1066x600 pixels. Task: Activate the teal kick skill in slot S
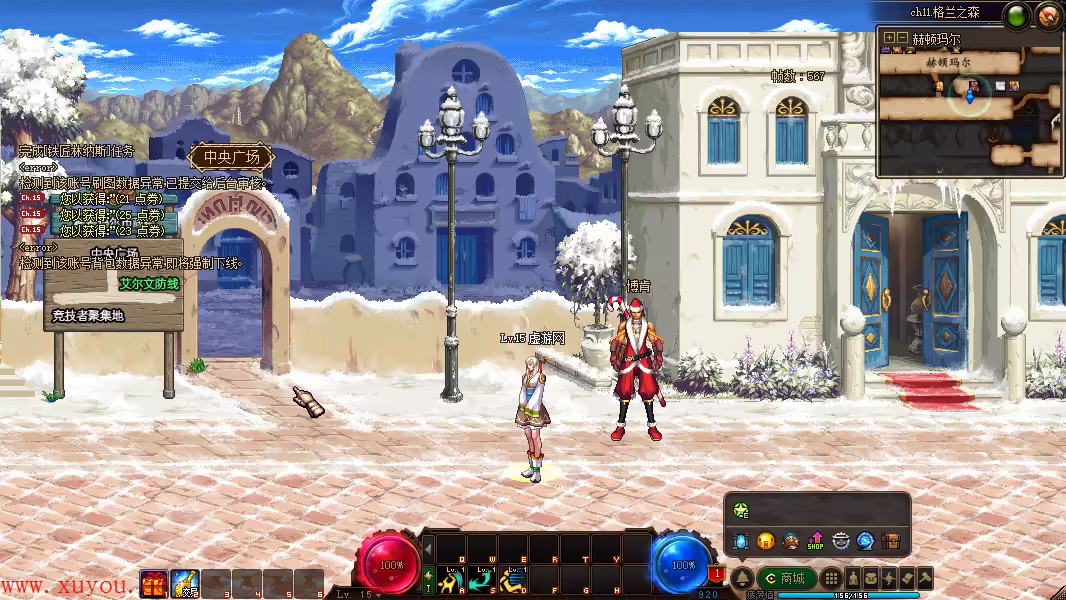point(484,578)
